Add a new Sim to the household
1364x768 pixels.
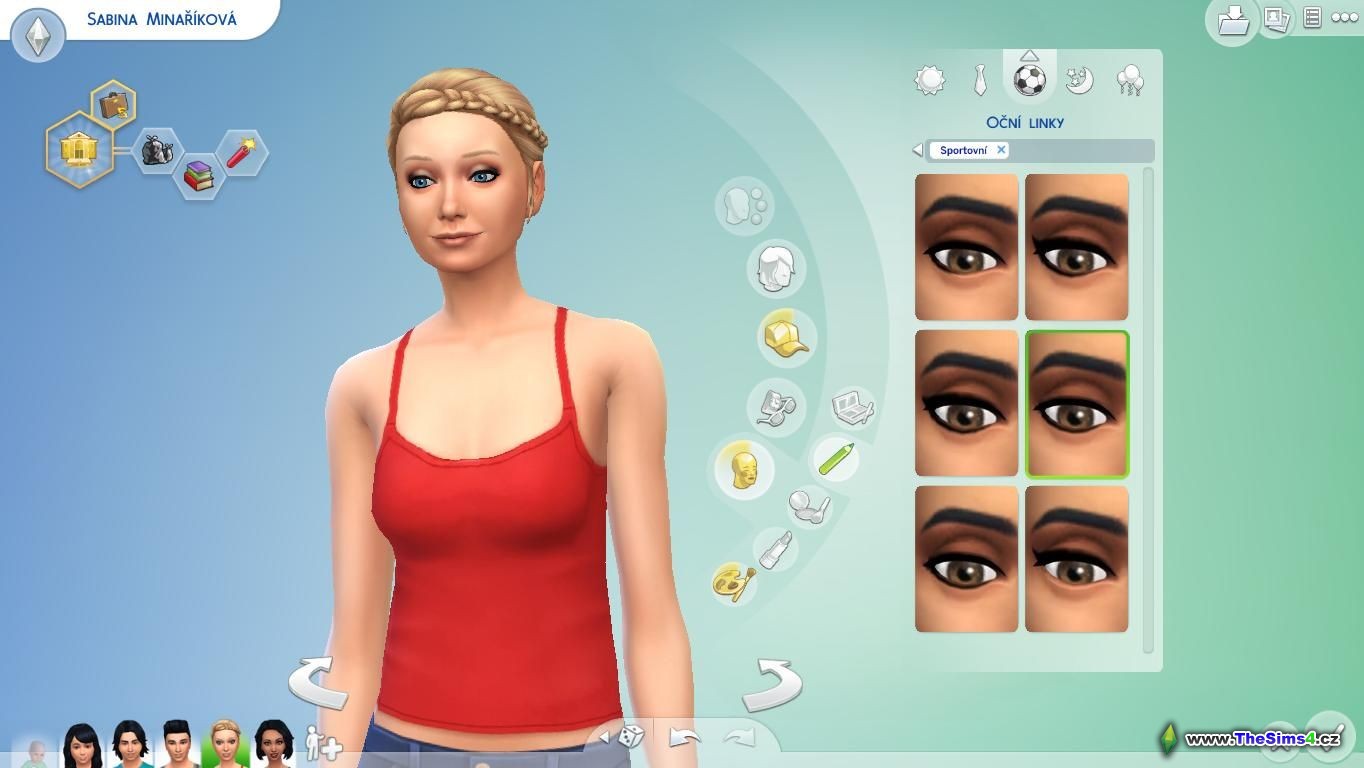(x=323, y=743)
